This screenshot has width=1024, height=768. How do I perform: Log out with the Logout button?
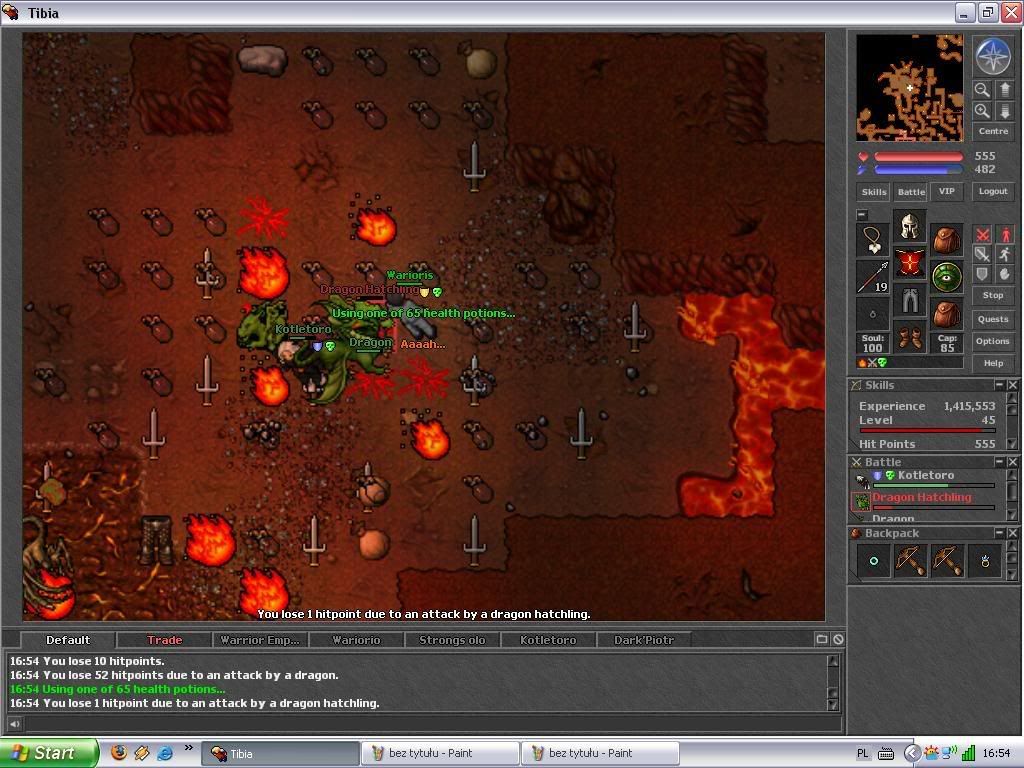tap(993, 191)
